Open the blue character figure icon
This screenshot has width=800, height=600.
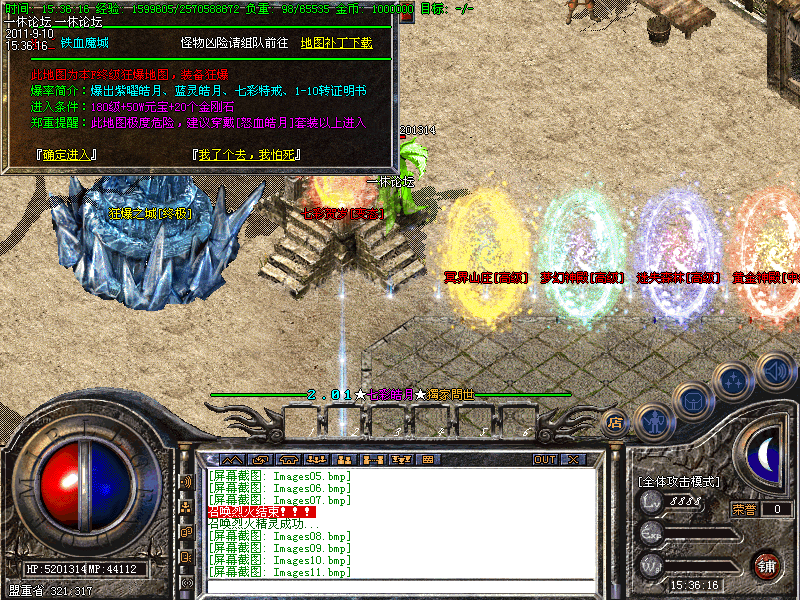pos(654,421)
